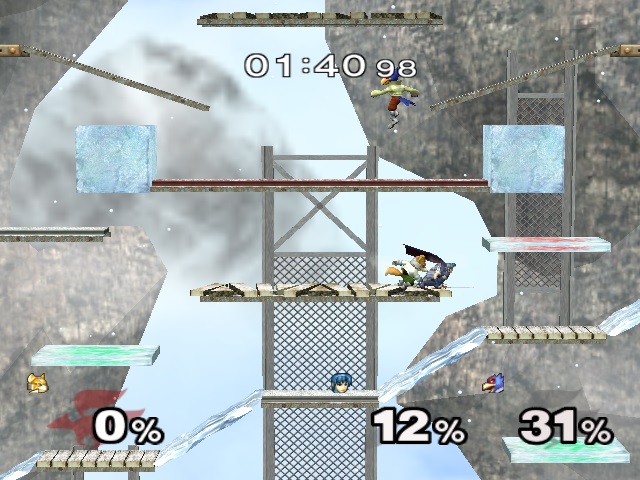The height and width of the screenshot is (480, 640).
Task: Click Falco's stock icon
Action: pyautogui.click(x=492, y=382)
